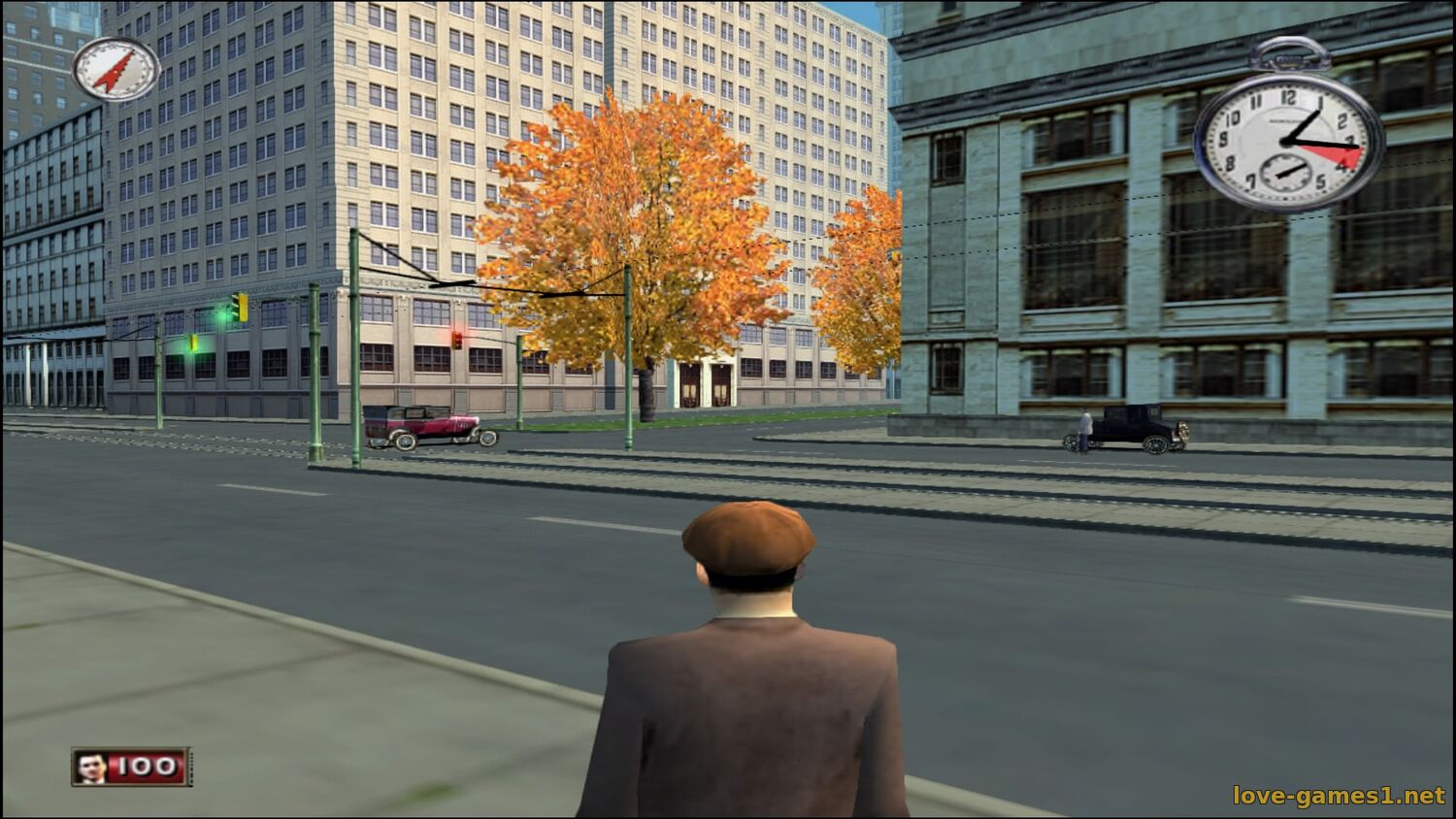Viewport: 1456px width, 819px height.
Task: Click the compass in the corner
Action: 116,69
